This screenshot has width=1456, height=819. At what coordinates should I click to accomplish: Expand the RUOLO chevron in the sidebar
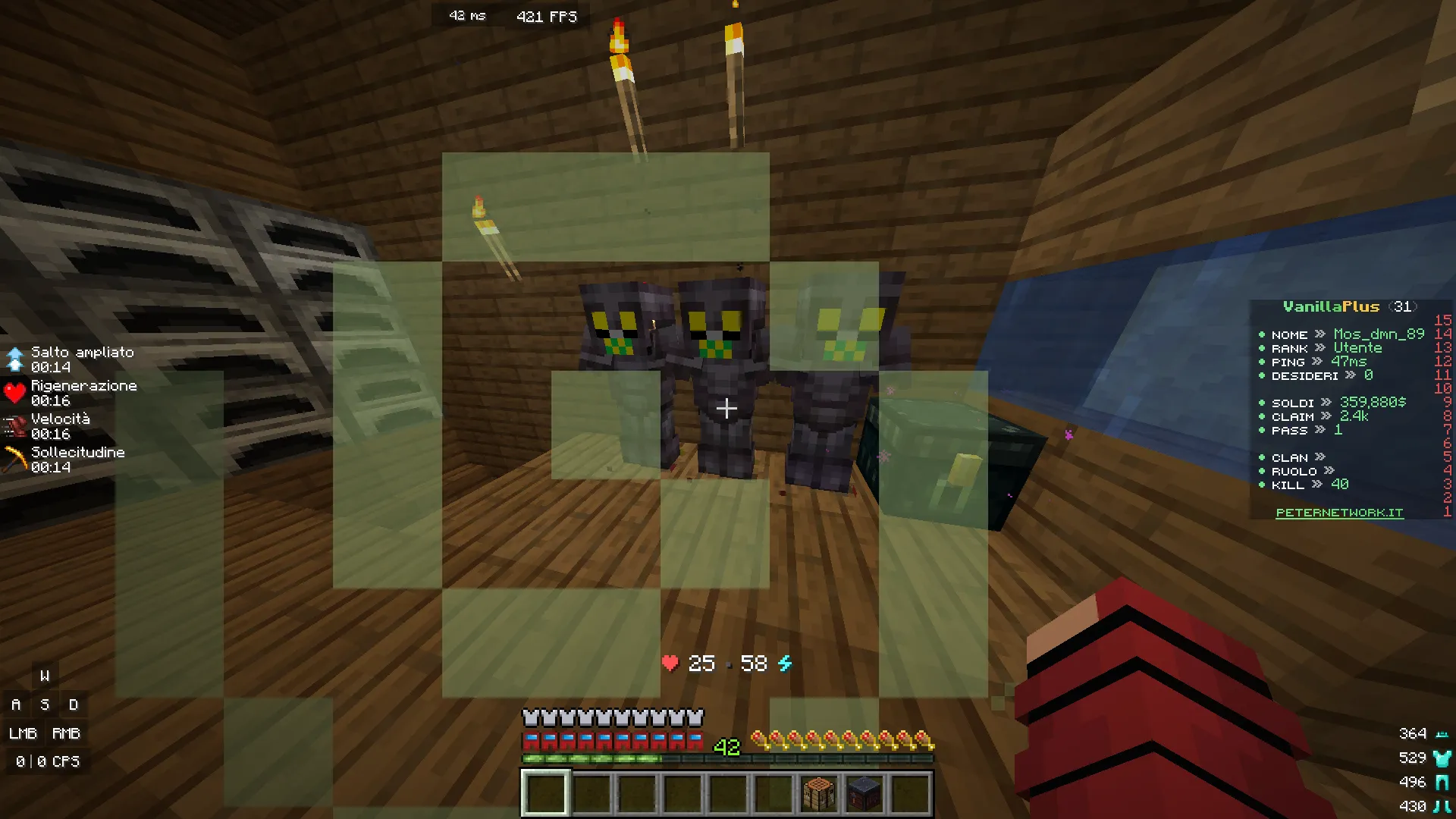click(1329, 471)
